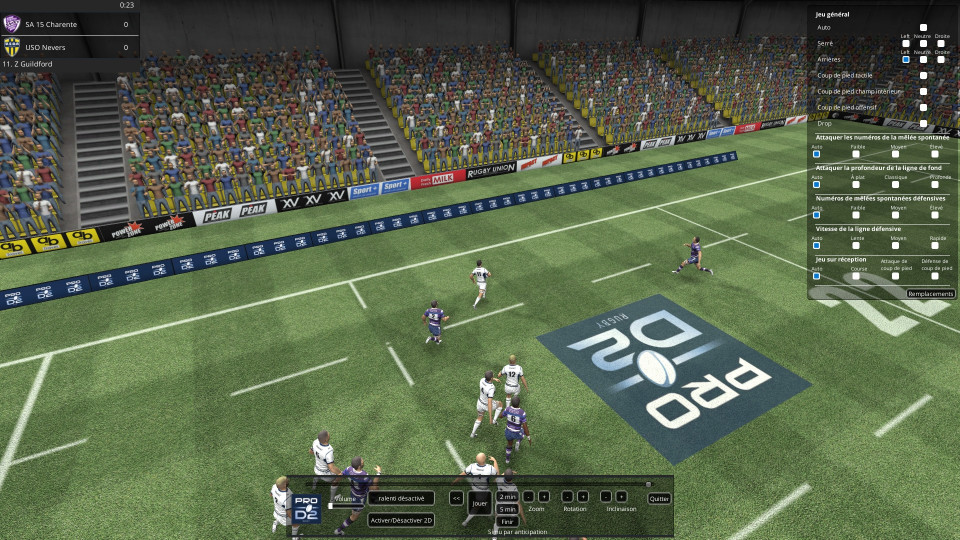960x540 pixels.
Task: Click the Jouer play button
Action: [480, 502]
